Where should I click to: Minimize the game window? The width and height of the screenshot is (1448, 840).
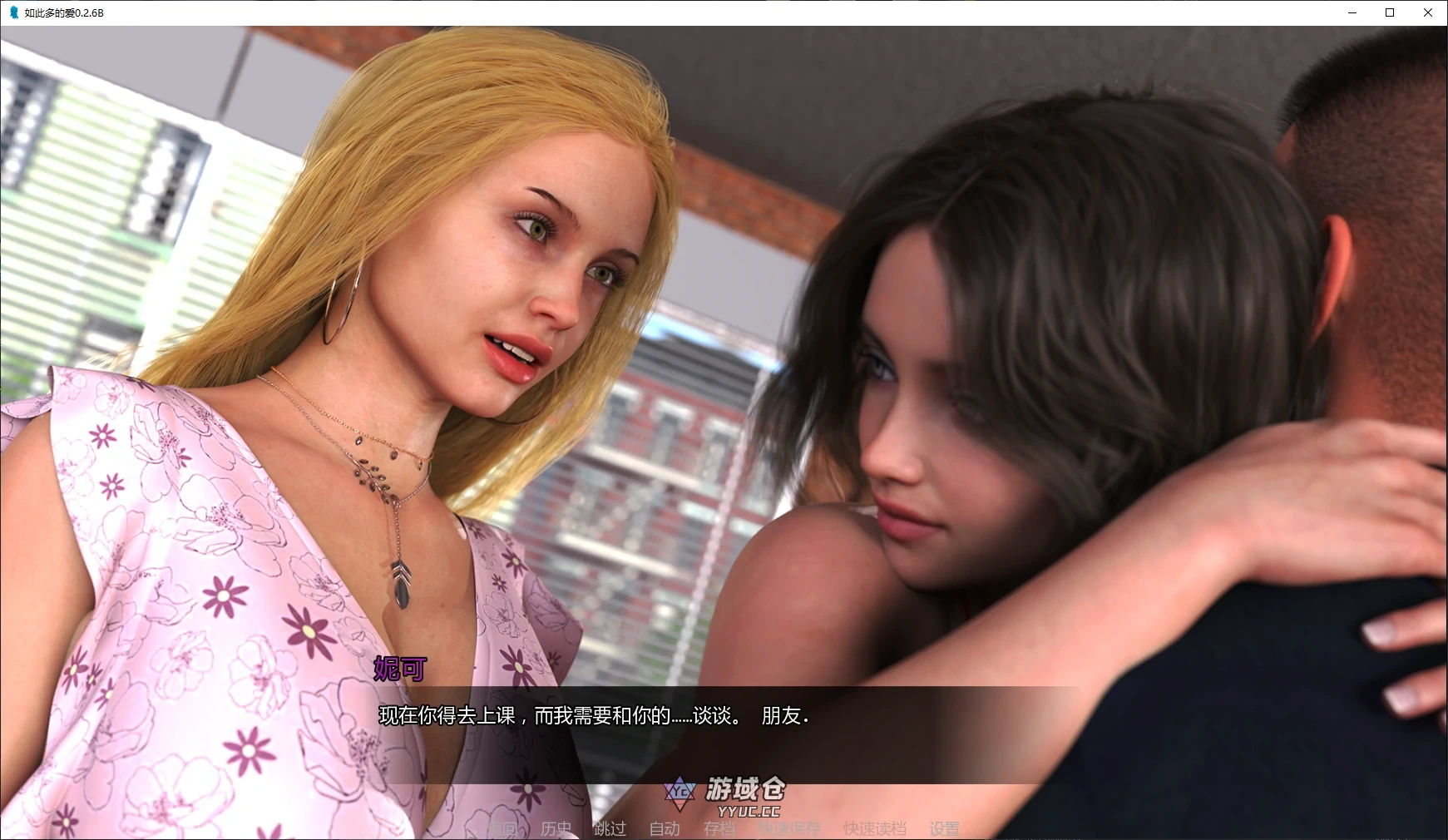(x=1352, y=12)
